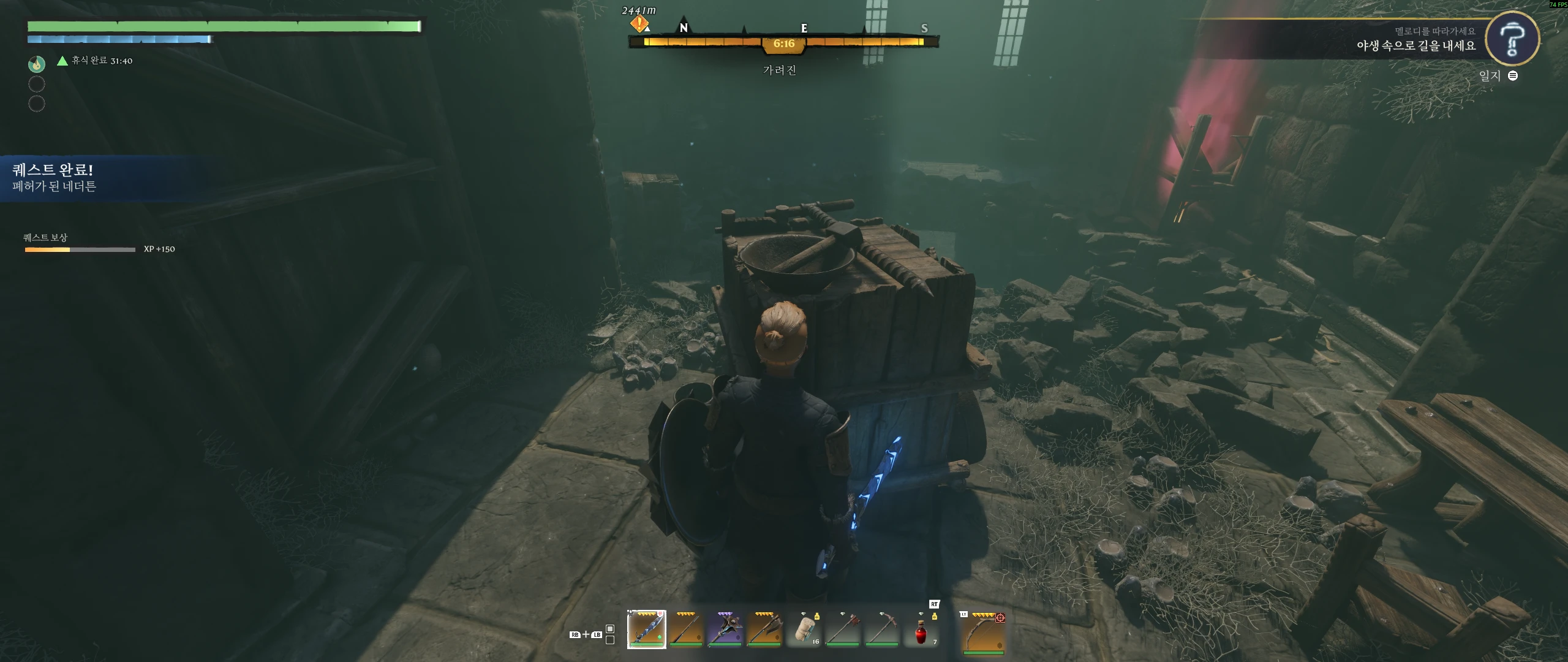Select the felling axe tool slot
The height and width of the screenshot is (662, 1568).
coord(843,629)
